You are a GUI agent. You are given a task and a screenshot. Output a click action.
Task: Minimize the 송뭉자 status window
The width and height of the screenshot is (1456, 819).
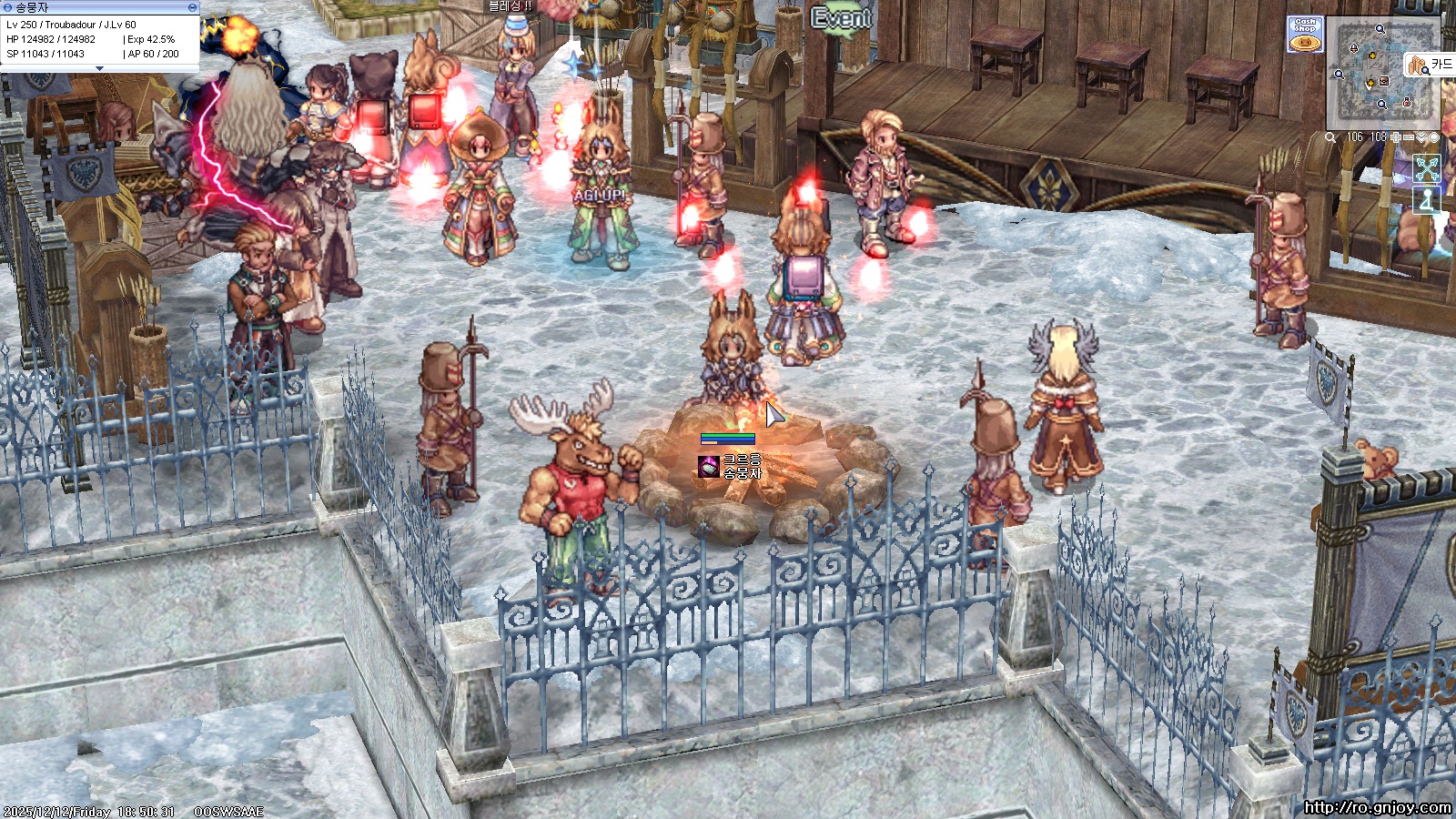click(x=192, y=7)
